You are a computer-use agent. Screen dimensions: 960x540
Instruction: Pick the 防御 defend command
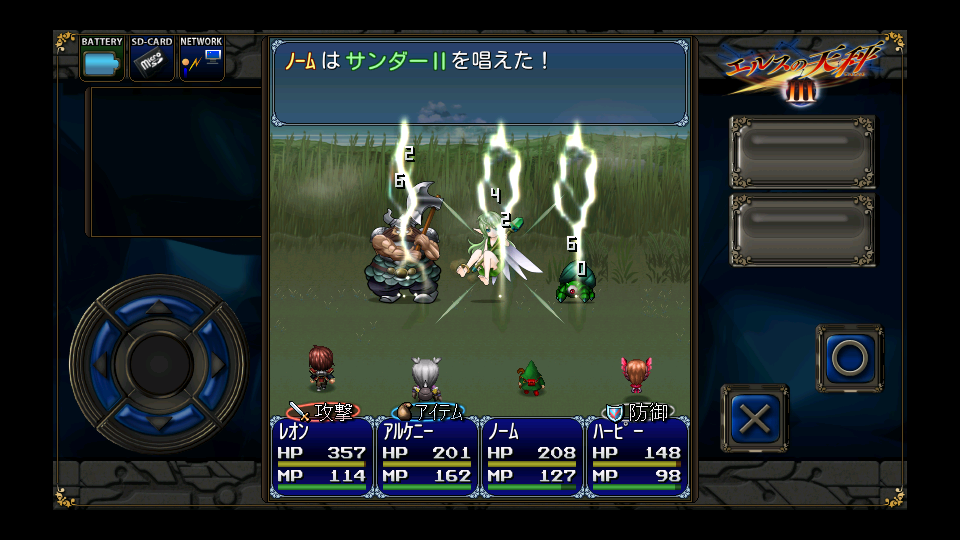[639, 411]
